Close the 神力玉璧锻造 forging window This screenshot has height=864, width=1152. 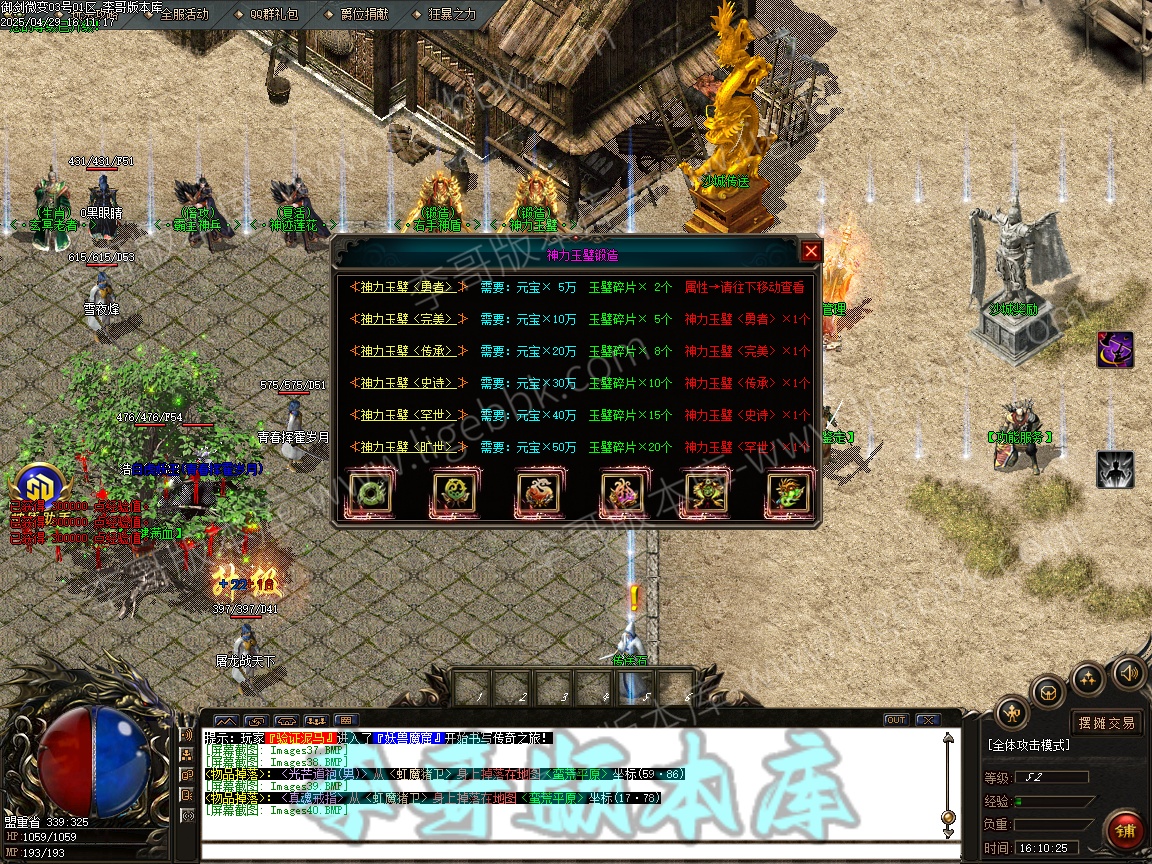(x=811, y=252)
